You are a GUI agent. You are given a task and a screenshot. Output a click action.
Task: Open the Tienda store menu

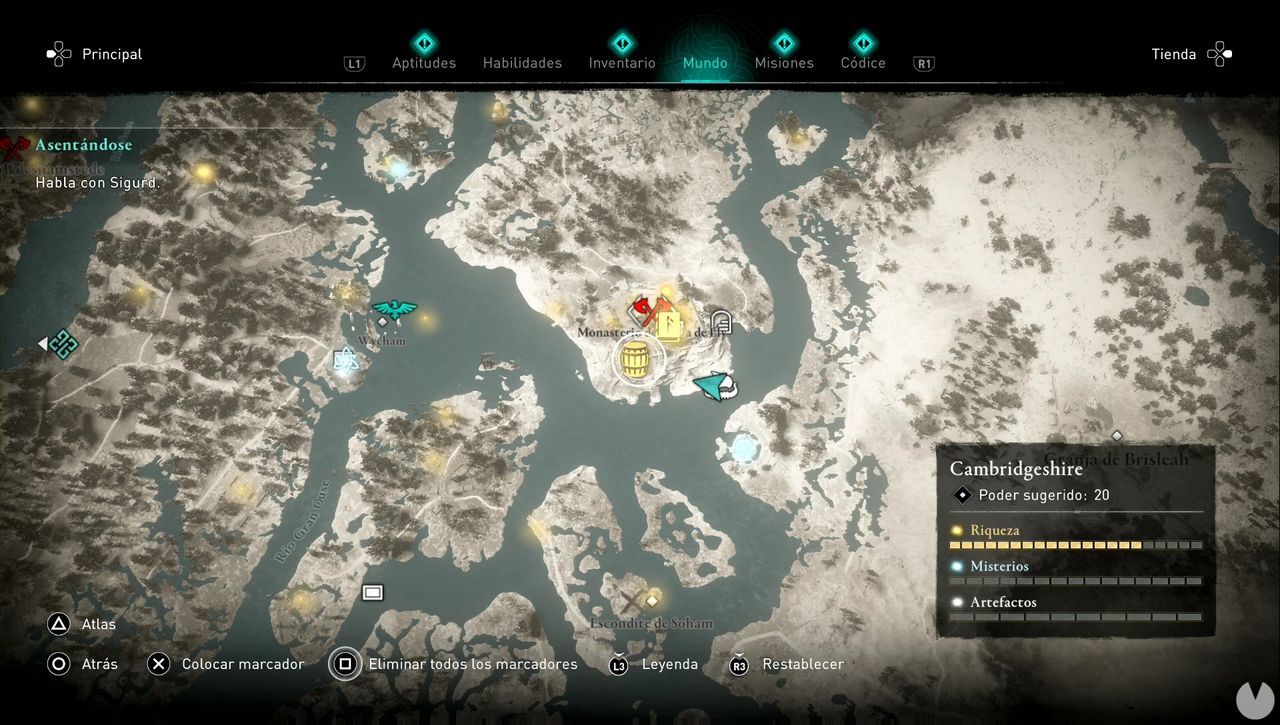click(x=1174, y=54)
